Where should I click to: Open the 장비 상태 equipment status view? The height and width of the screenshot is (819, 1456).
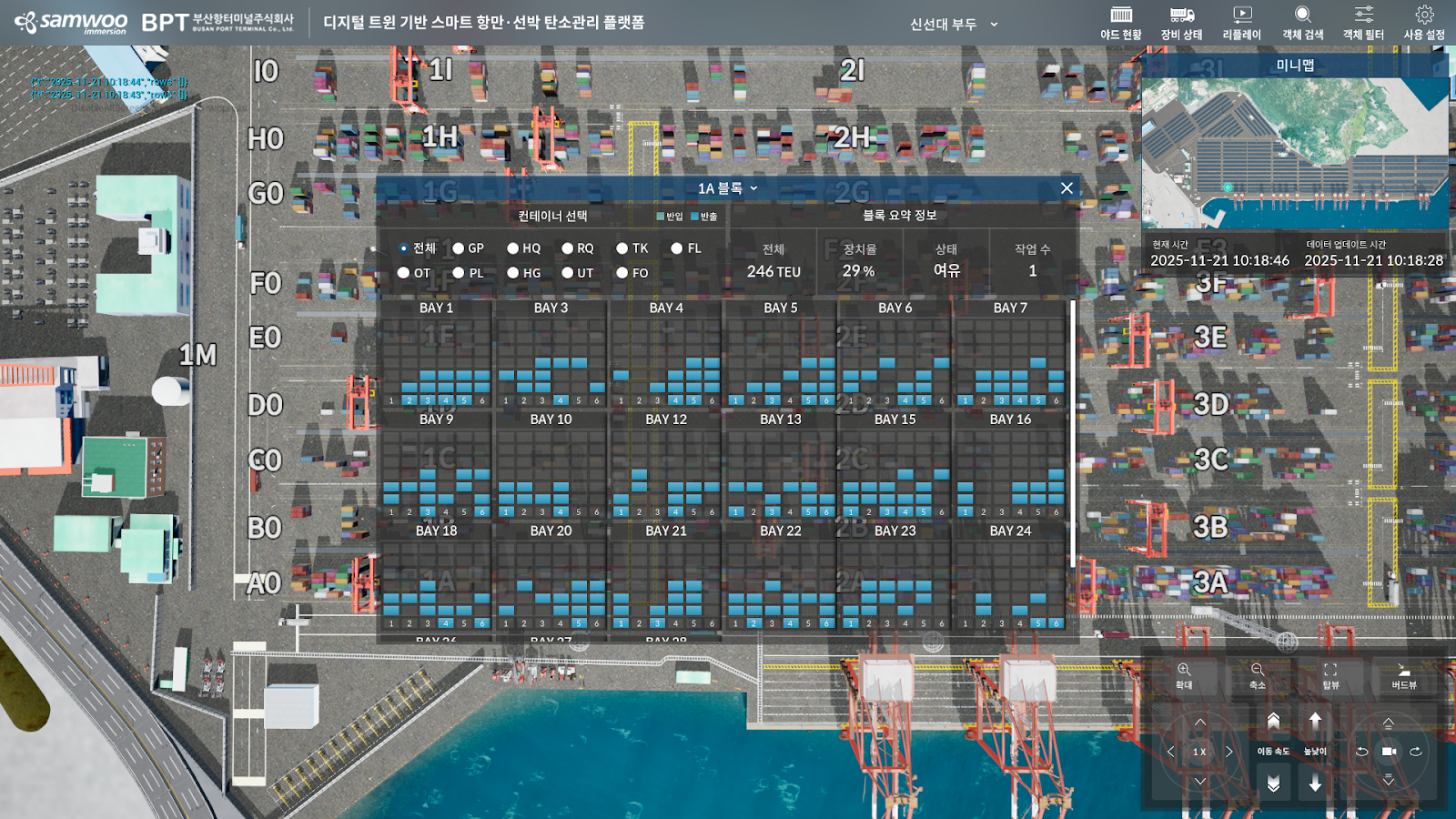click(1181, 23)
